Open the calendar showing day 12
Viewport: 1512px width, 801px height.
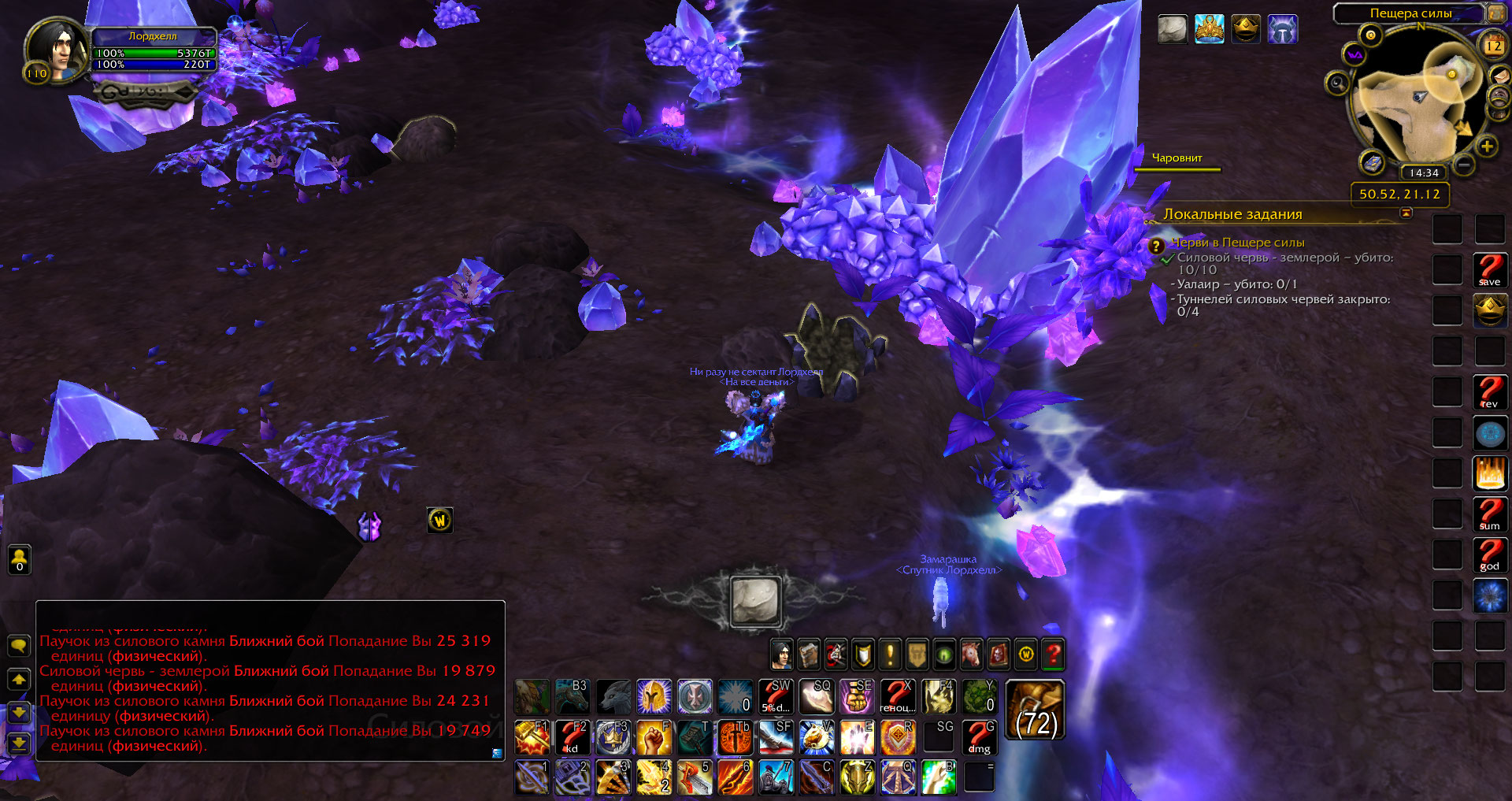1493,45
